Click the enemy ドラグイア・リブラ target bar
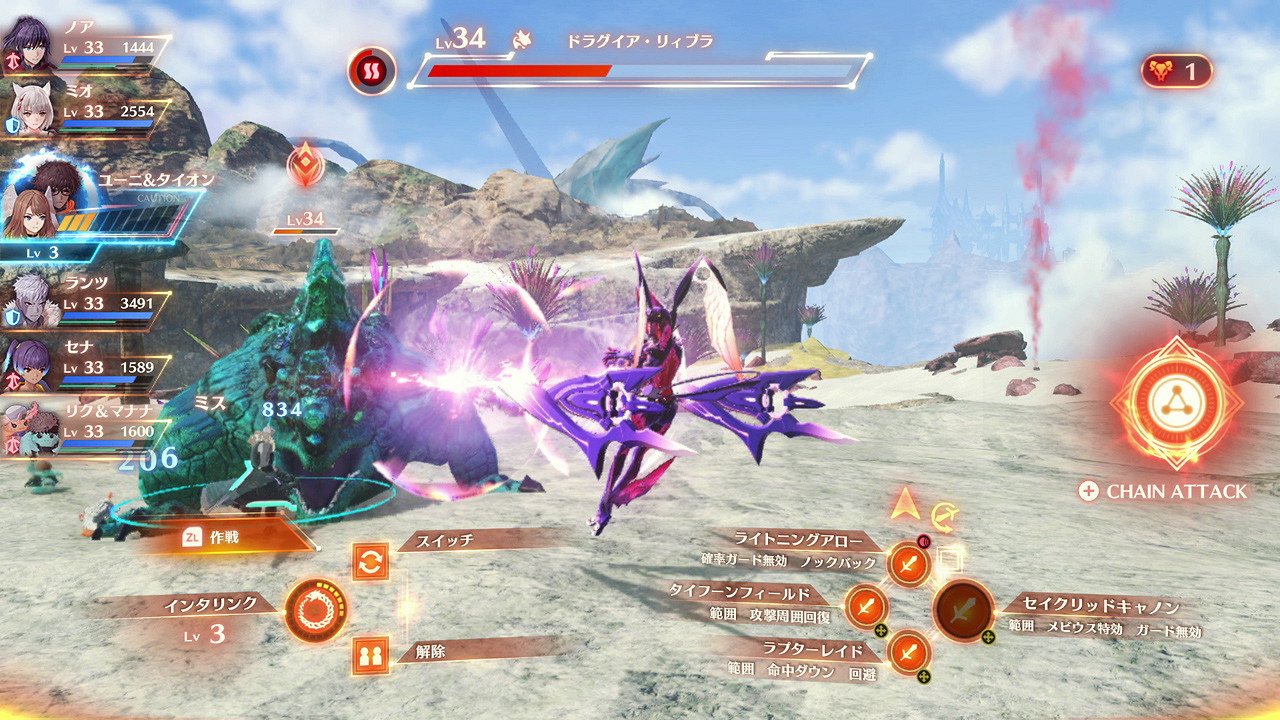The height and width of the screenshot is (720, 1280). tap(640, 70)
